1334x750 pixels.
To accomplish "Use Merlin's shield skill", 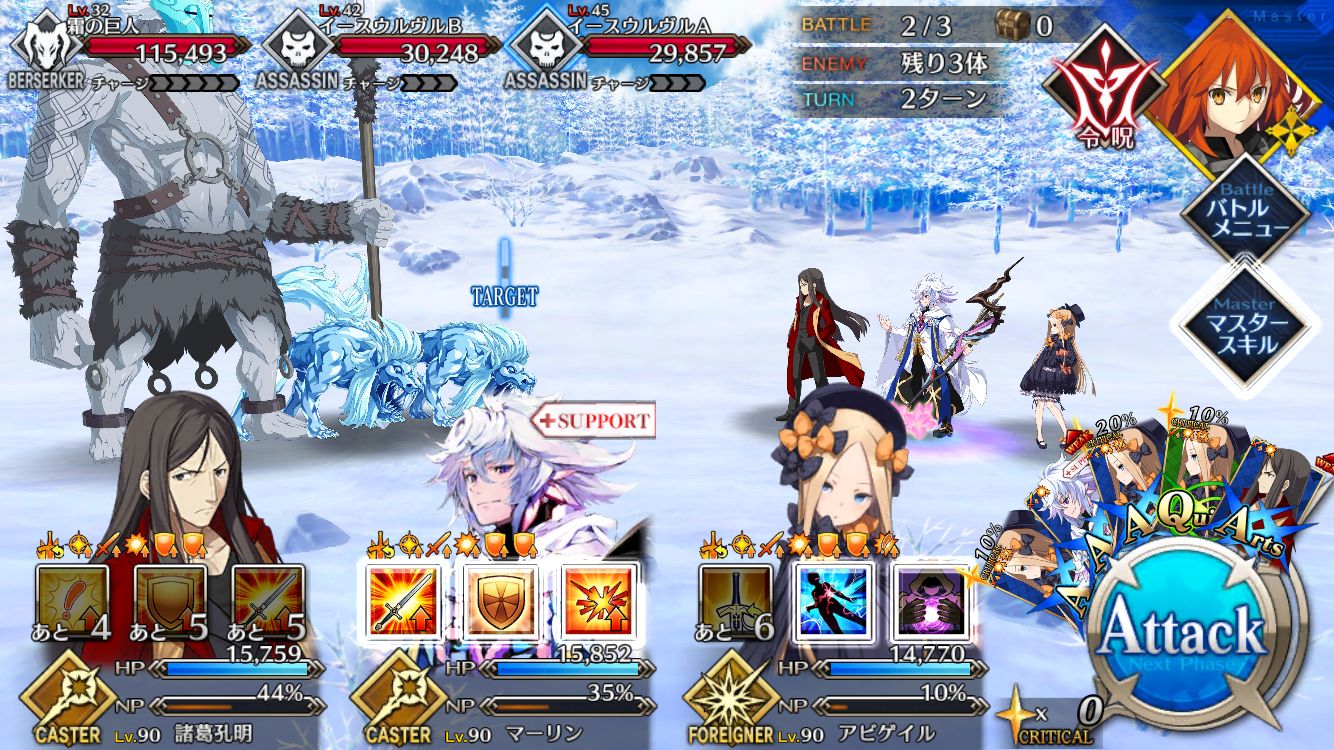I will (x=500, y=602).
